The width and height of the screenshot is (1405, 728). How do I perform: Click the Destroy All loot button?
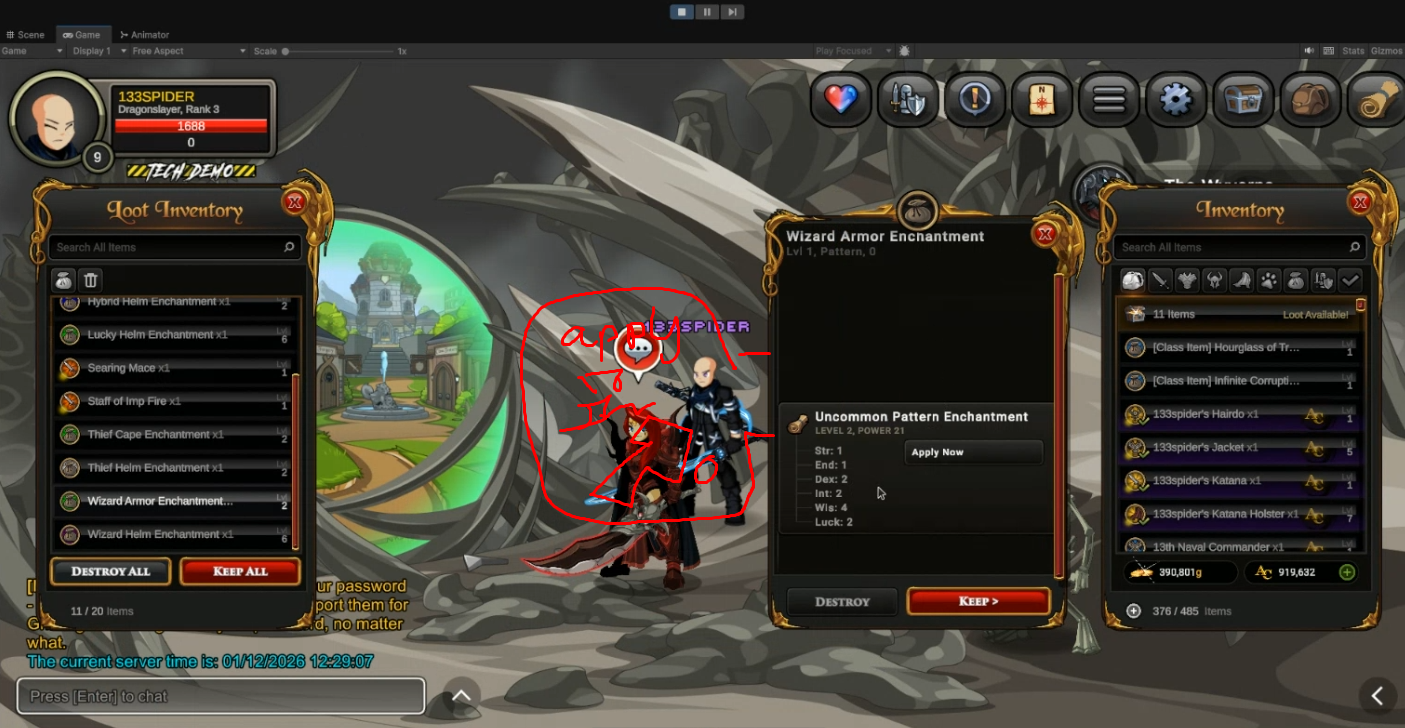click(111, 571)
